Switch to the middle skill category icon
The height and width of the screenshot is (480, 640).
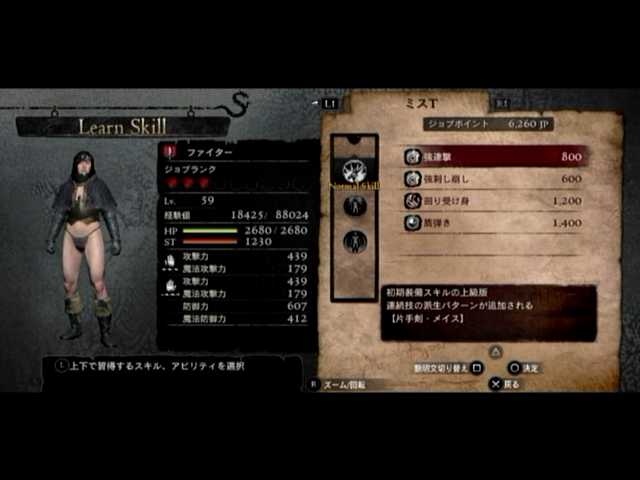(x=354, y=206)
